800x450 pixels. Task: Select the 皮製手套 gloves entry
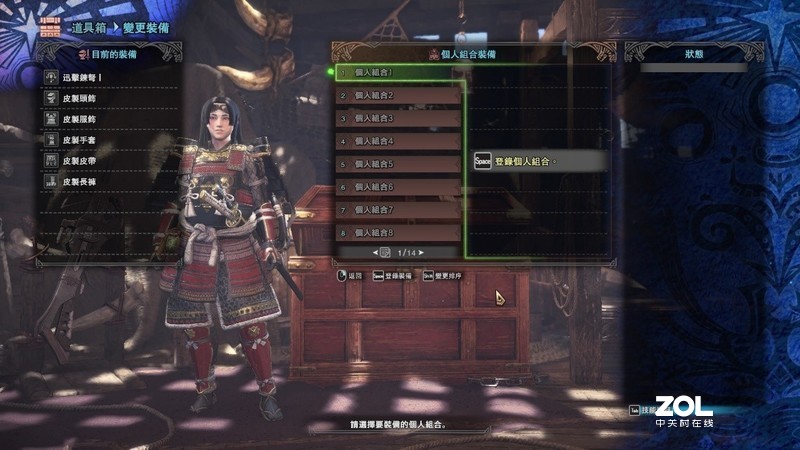[110, 140]
